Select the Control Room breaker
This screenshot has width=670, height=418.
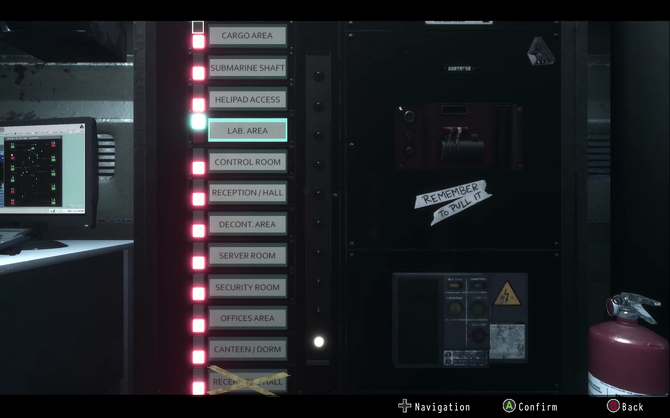tap(247, 162)
